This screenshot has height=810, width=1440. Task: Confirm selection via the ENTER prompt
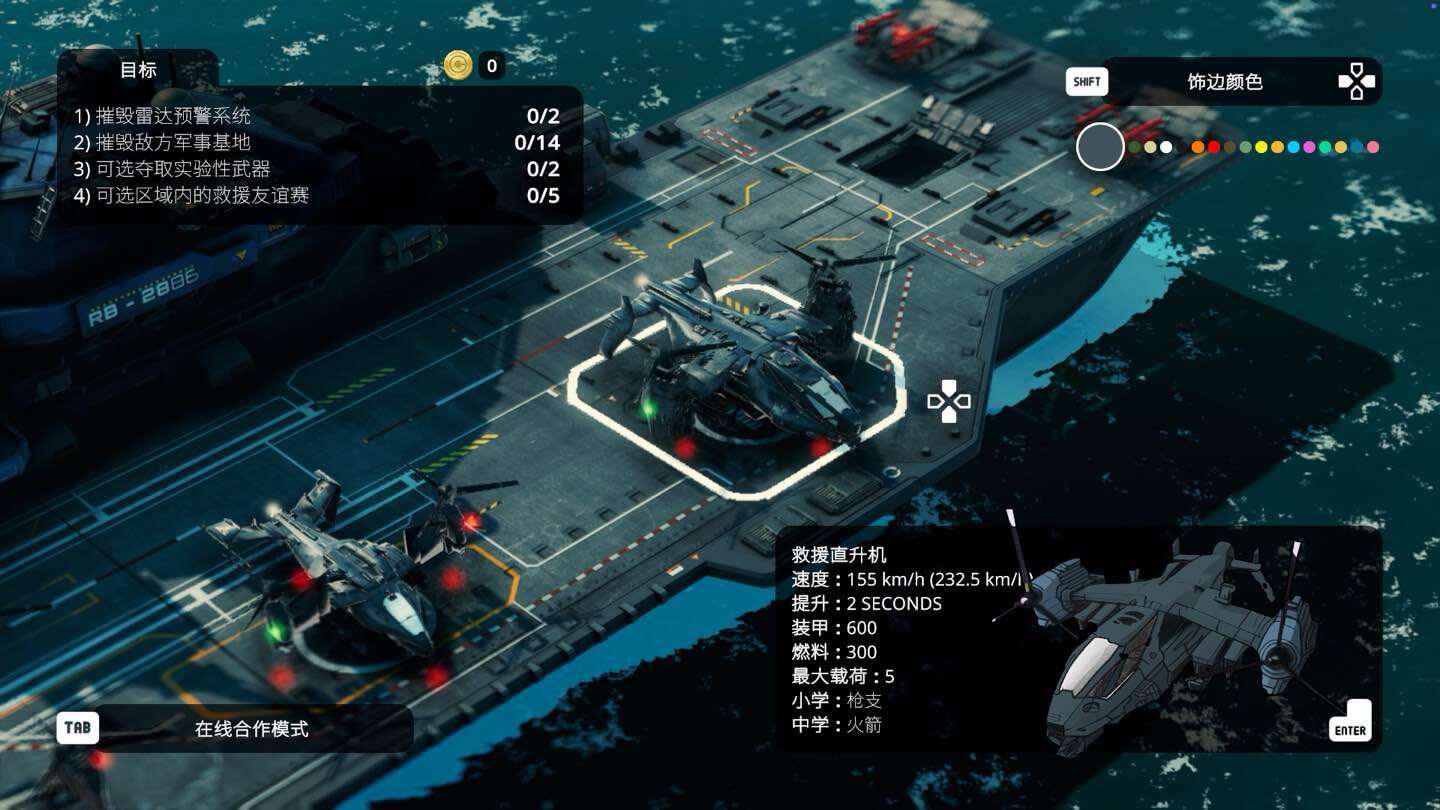click(1350, 729)
